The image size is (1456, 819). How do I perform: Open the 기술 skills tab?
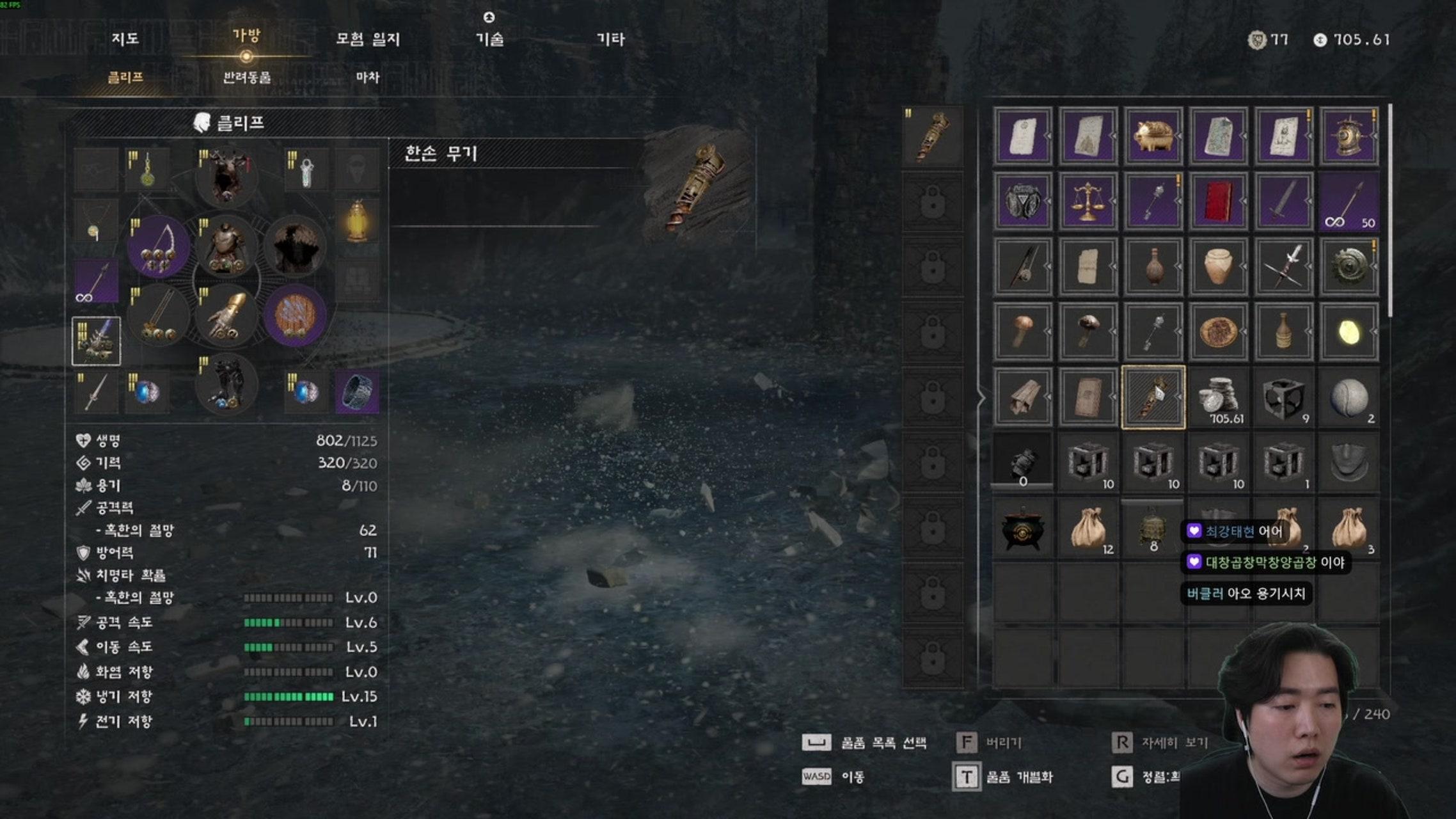pyautogui.click(x=489, y=39)
